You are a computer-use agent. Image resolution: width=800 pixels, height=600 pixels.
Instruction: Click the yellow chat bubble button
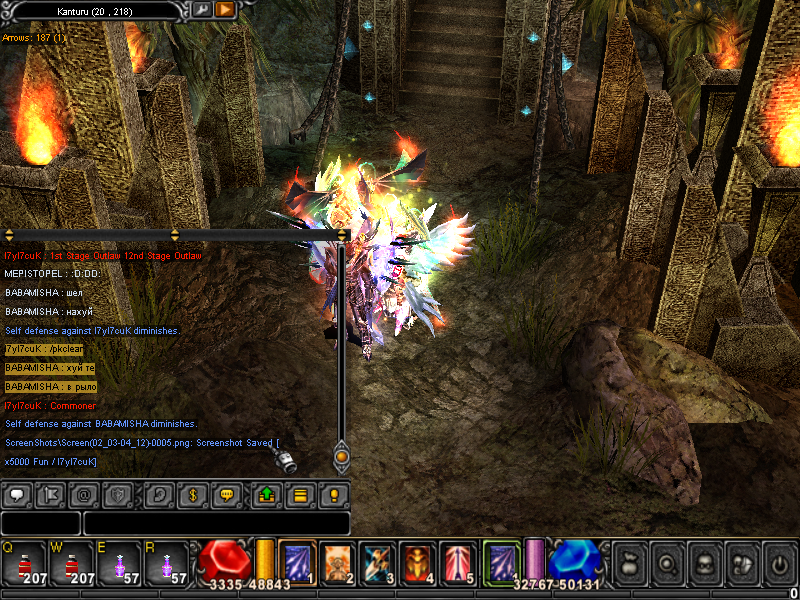[x=227, y=494]
